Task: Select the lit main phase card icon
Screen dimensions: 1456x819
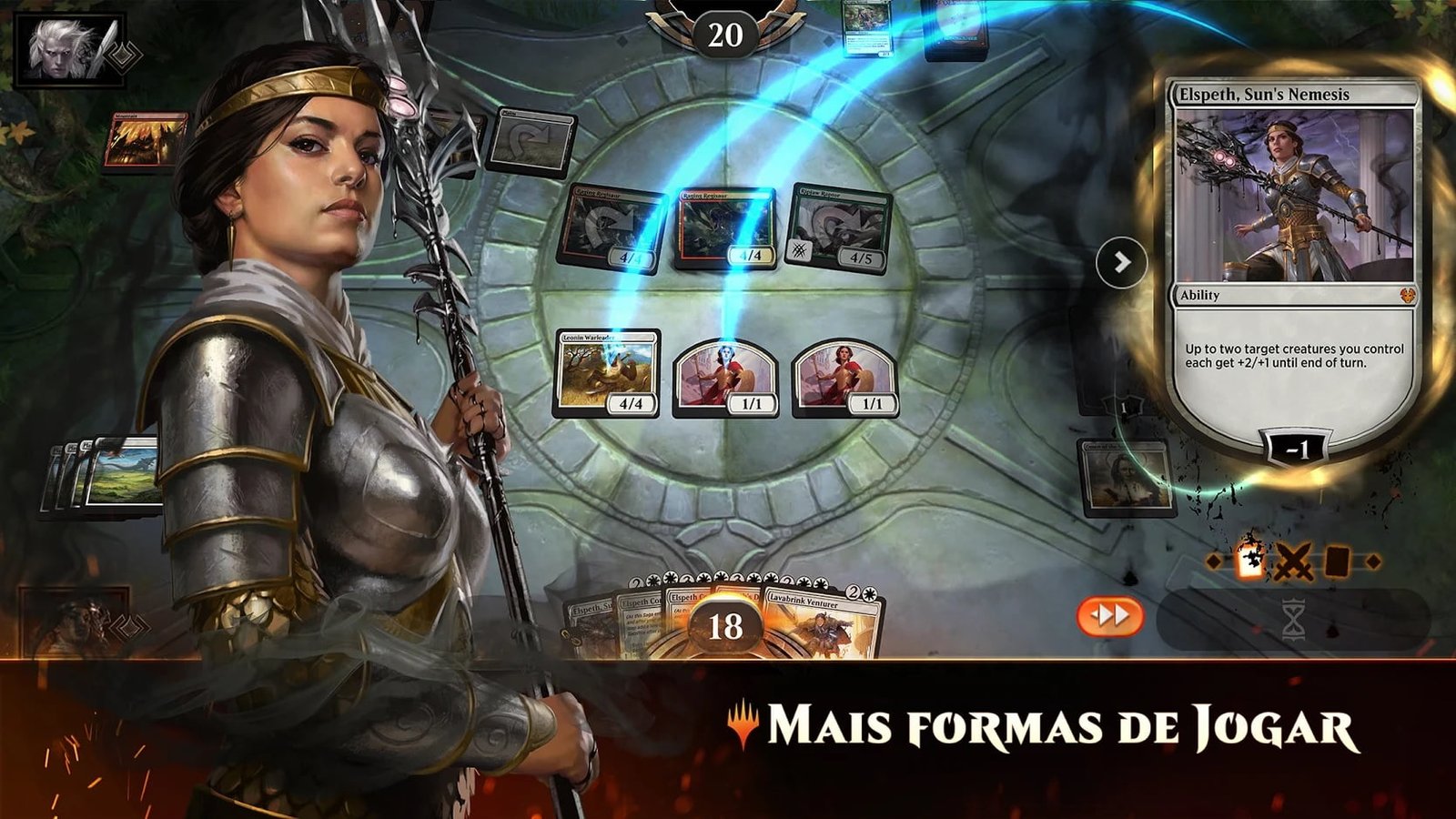Action: point(1250,560)
